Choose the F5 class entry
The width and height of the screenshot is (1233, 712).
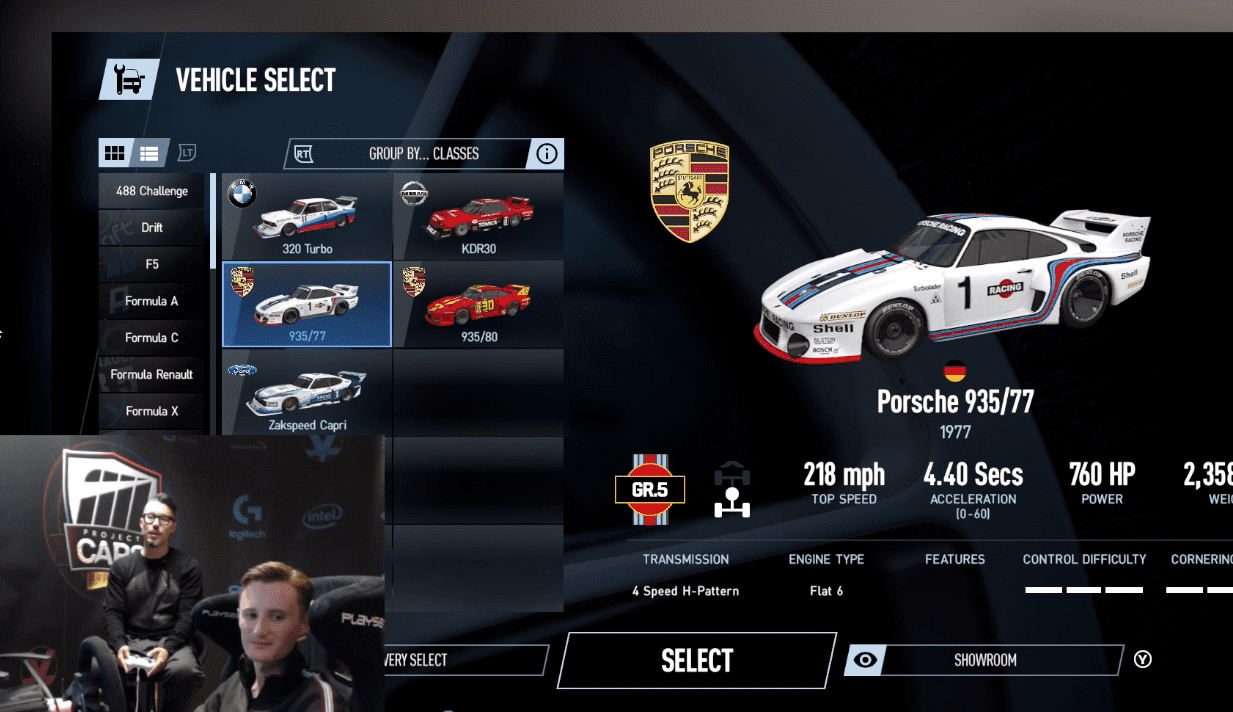tap(152, 264)
